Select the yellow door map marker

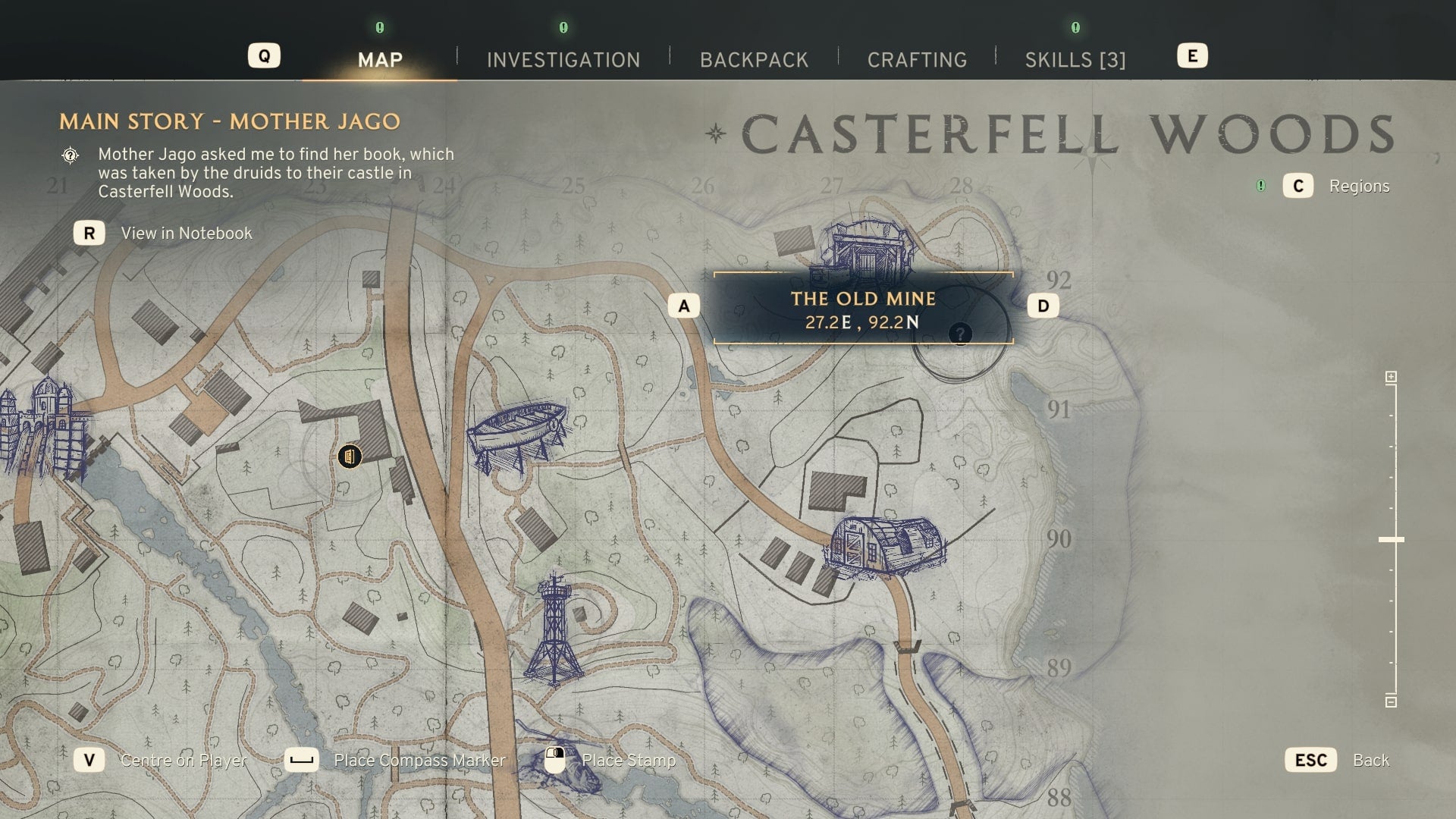(x=350, y=457)
